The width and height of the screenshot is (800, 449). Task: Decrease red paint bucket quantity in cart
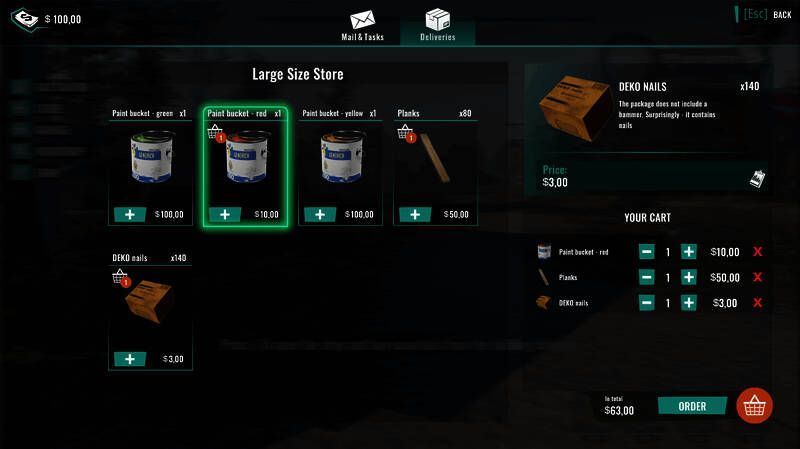[647, 252]
